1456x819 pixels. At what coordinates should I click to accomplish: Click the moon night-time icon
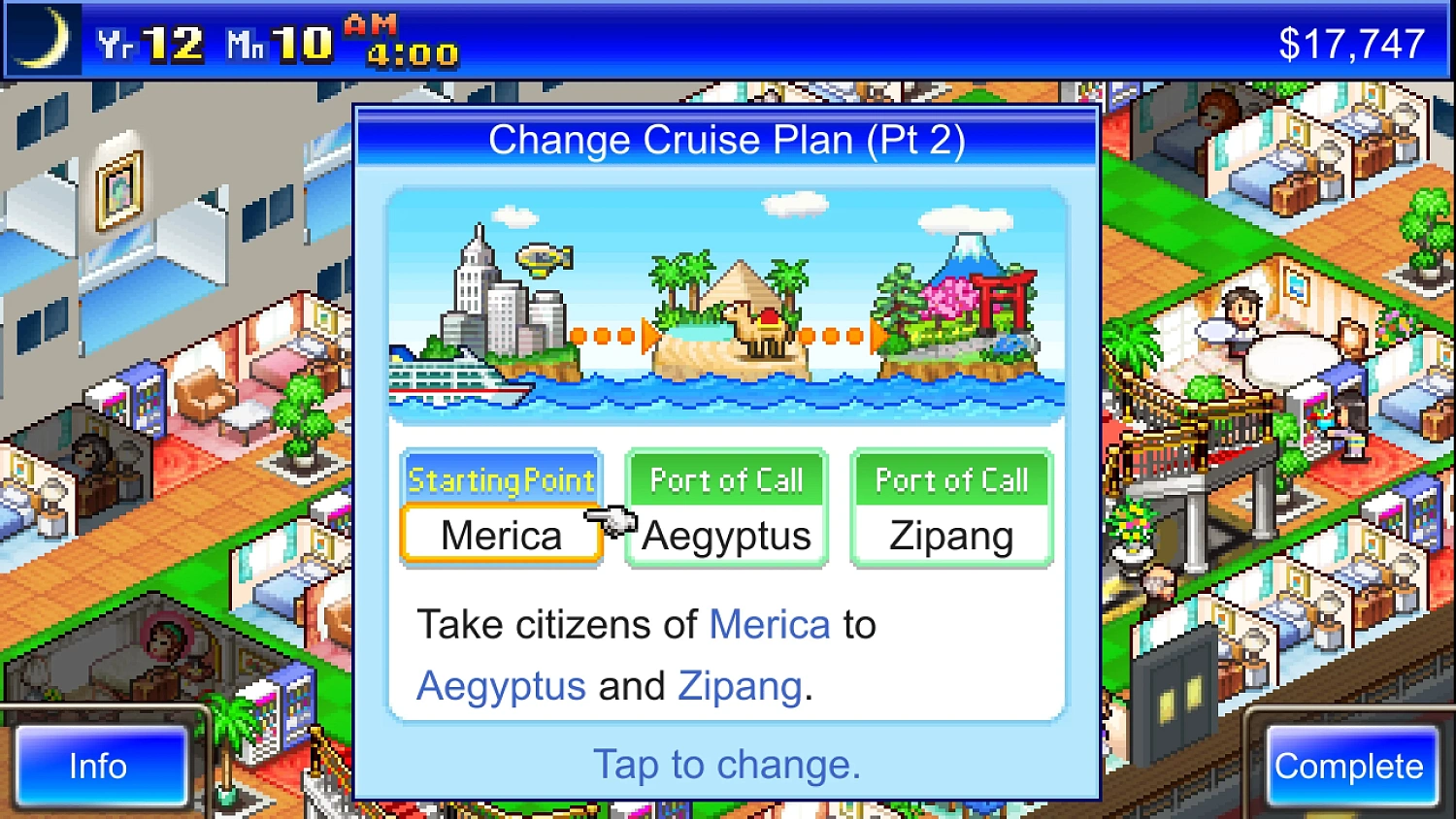44,39
